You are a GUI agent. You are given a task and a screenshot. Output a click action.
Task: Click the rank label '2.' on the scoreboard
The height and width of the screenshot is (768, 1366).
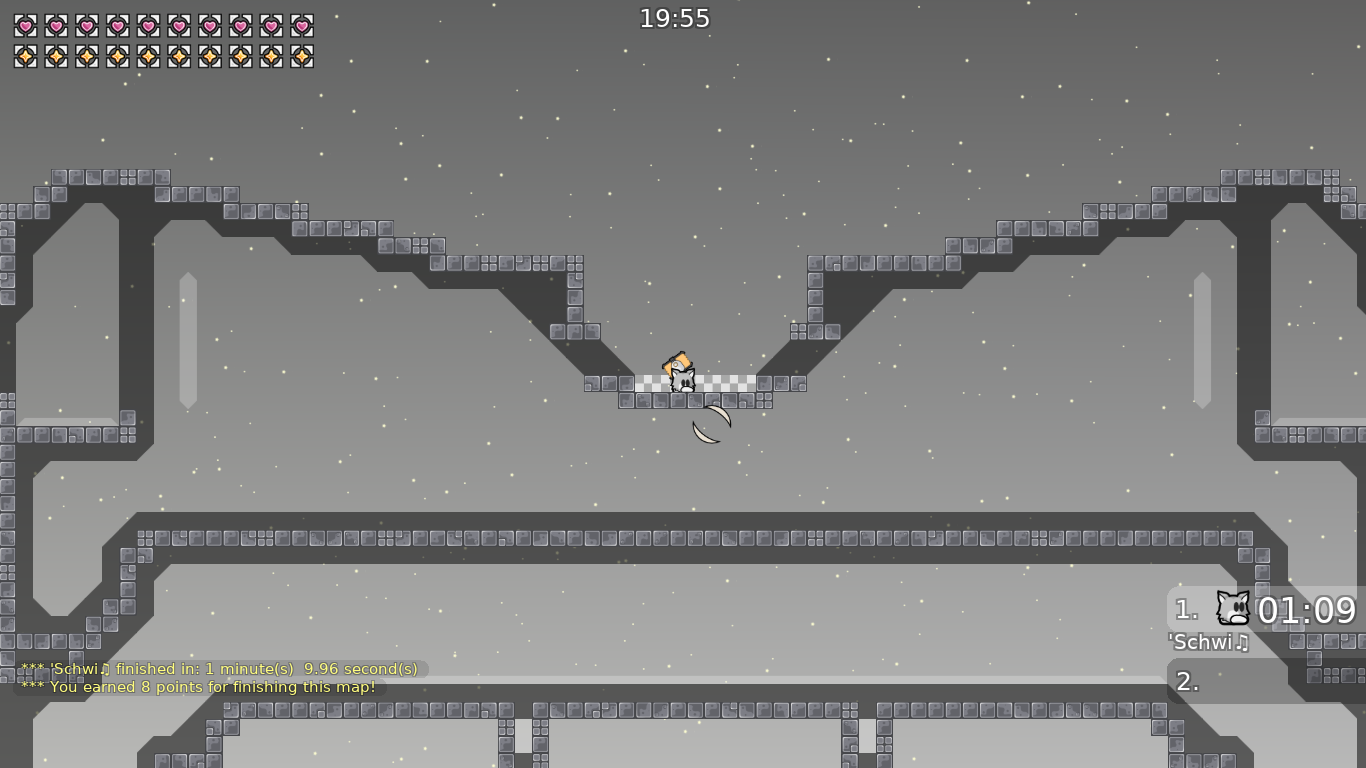[x=1185, y=681]
